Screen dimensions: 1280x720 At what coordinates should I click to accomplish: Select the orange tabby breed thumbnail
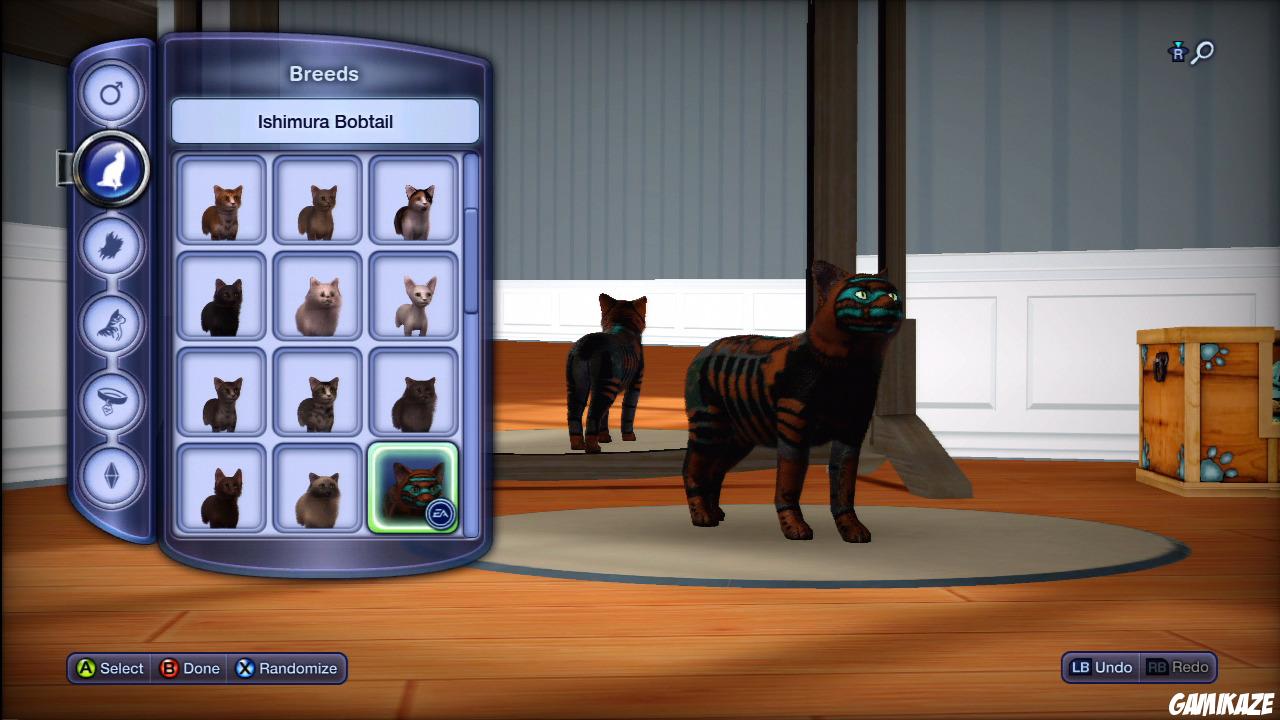point(221,200)
